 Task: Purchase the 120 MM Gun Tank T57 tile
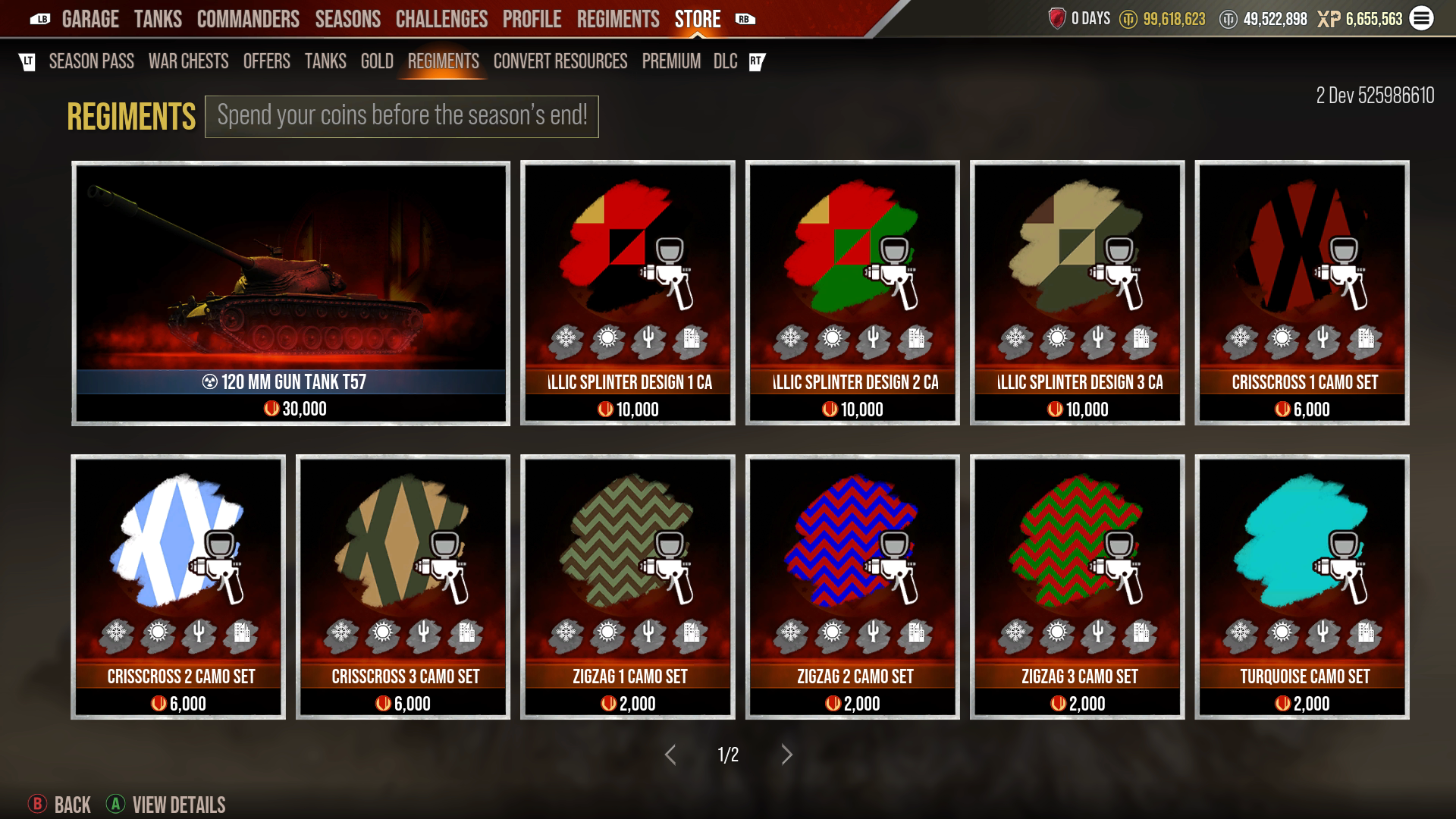tap(290, 293)
